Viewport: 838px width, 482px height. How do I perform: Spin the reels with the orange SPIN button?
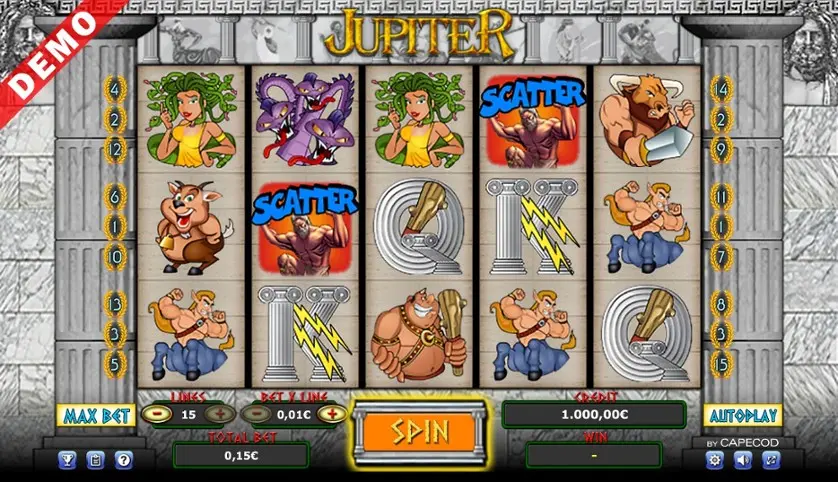point(420,432)
